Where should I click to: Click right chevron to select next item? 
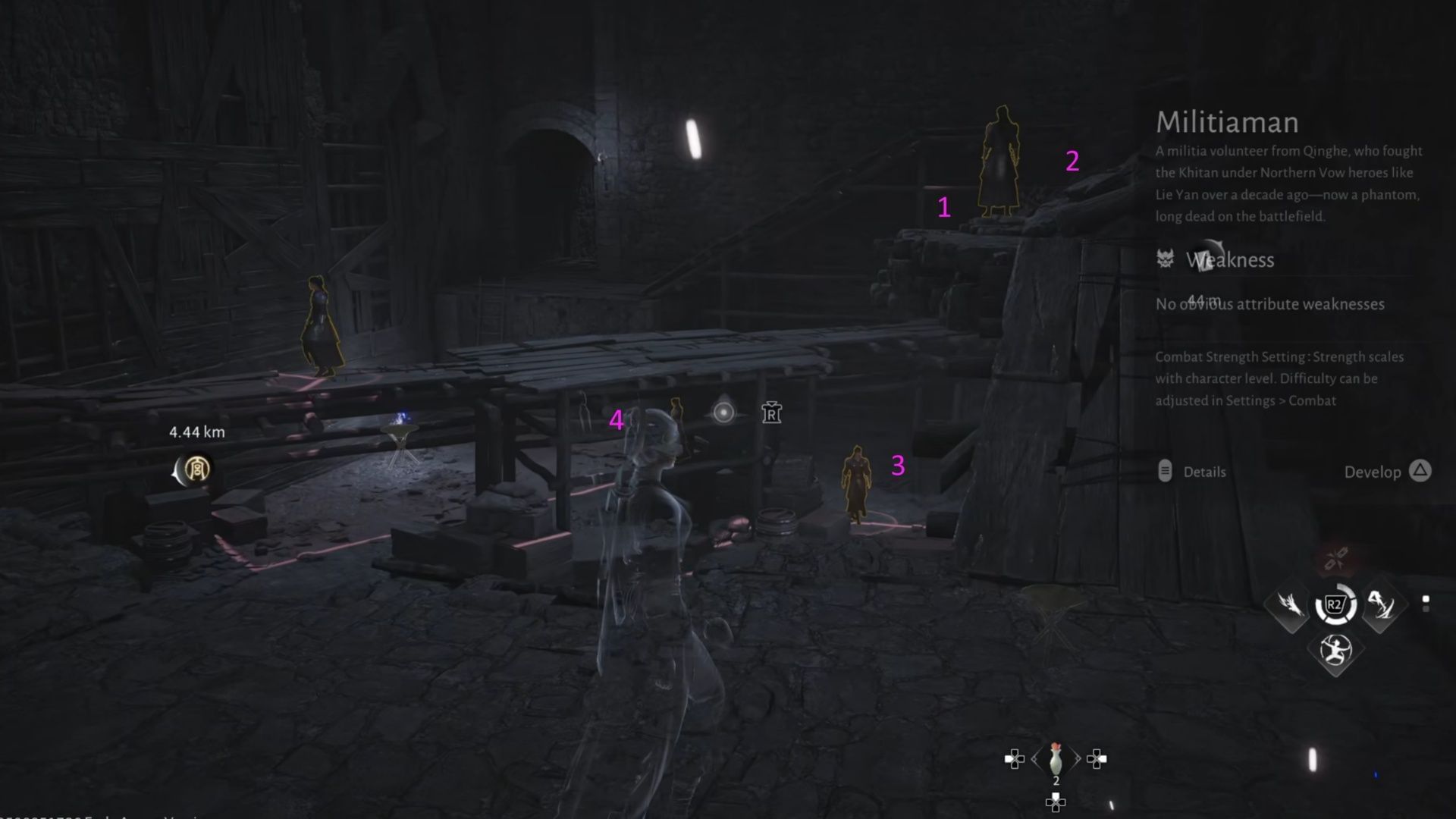pos(1078,758)
